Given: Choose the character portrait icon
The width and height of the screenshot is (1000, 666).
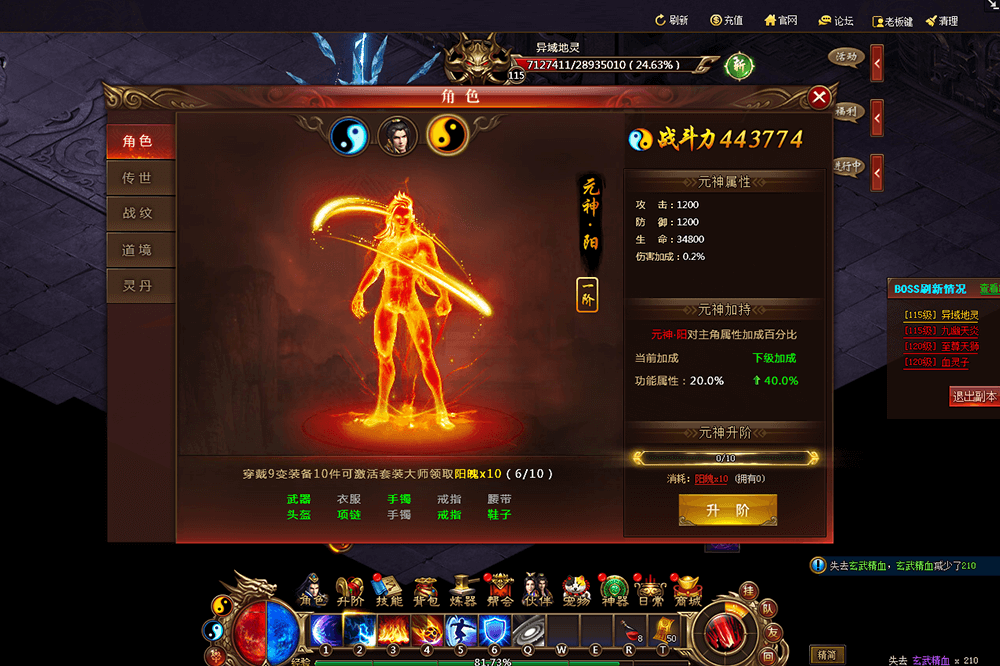Looking at the screenshot, I should pyautogui.click(x=397, y=136).
